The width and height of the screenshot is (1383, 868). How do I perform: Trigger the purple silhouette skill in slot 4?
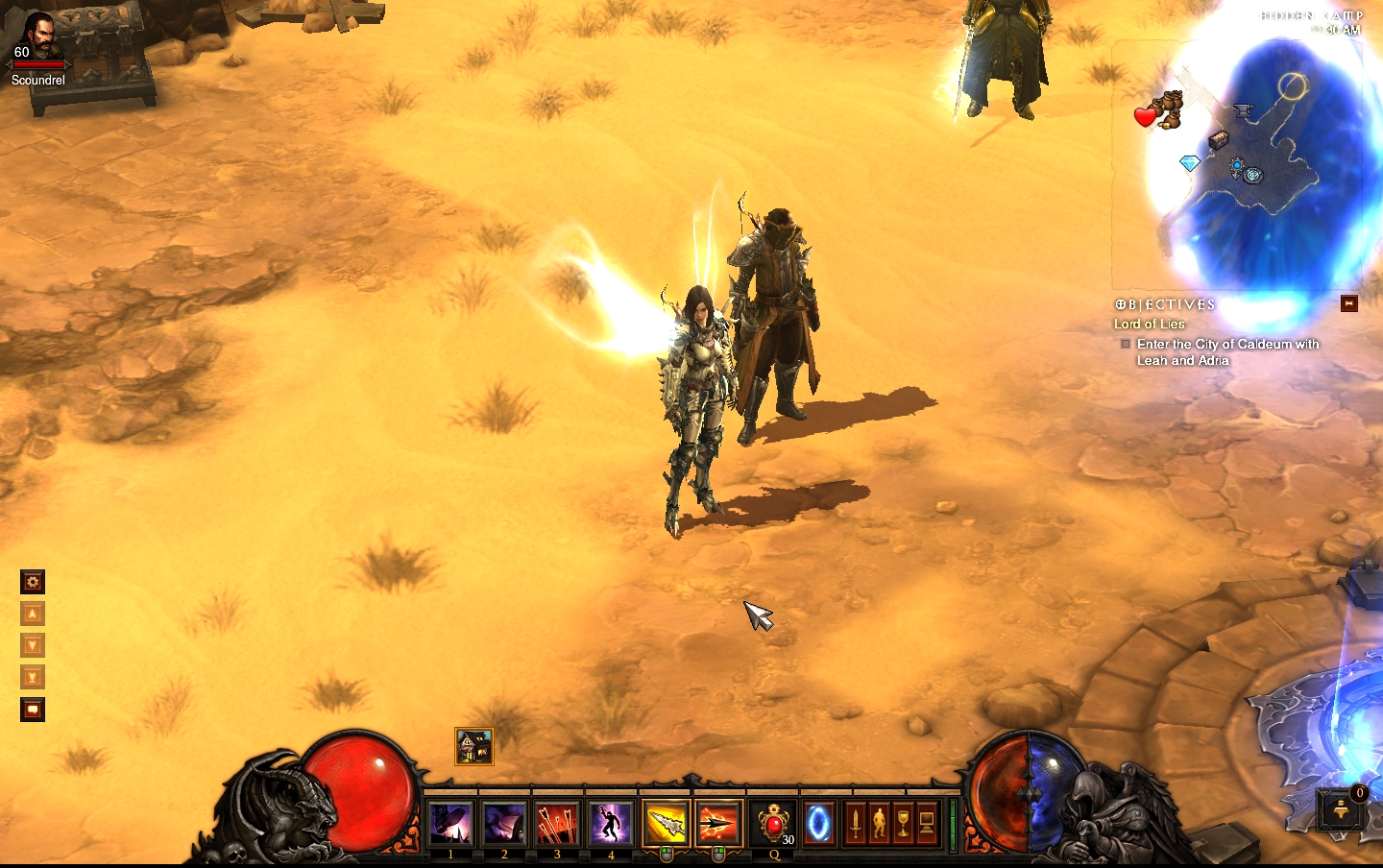[x=610, y=824]
